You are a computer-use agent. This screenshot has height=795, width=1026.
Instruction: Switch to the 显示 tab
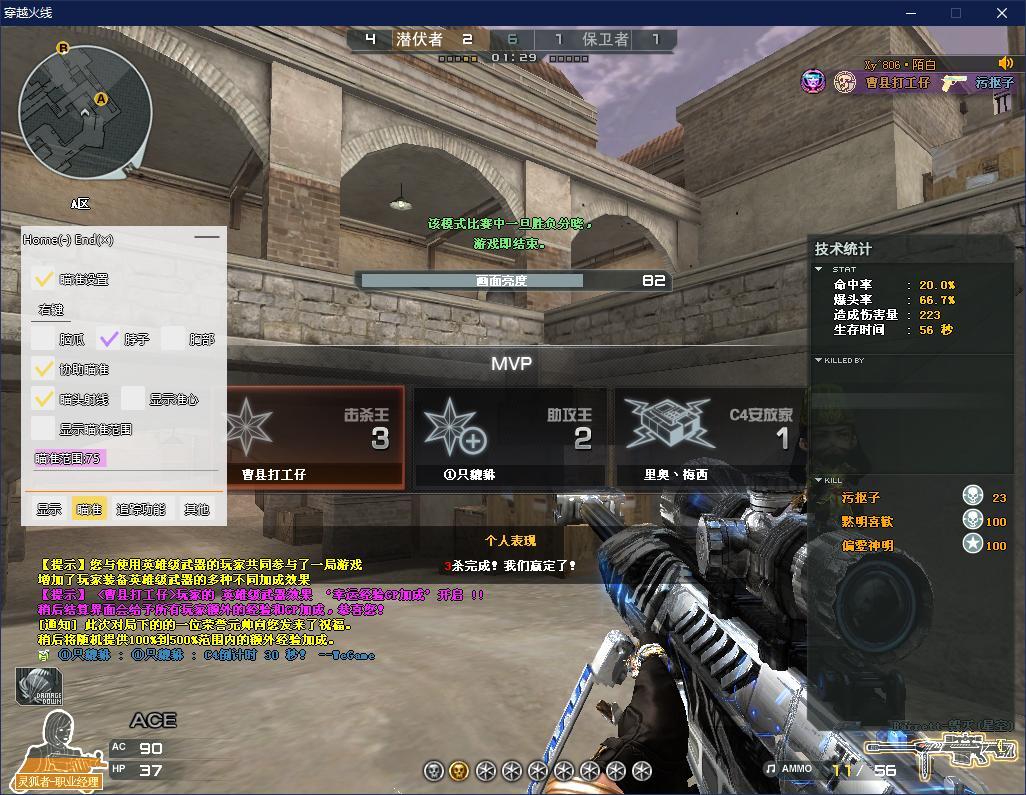tap(49, 509)
